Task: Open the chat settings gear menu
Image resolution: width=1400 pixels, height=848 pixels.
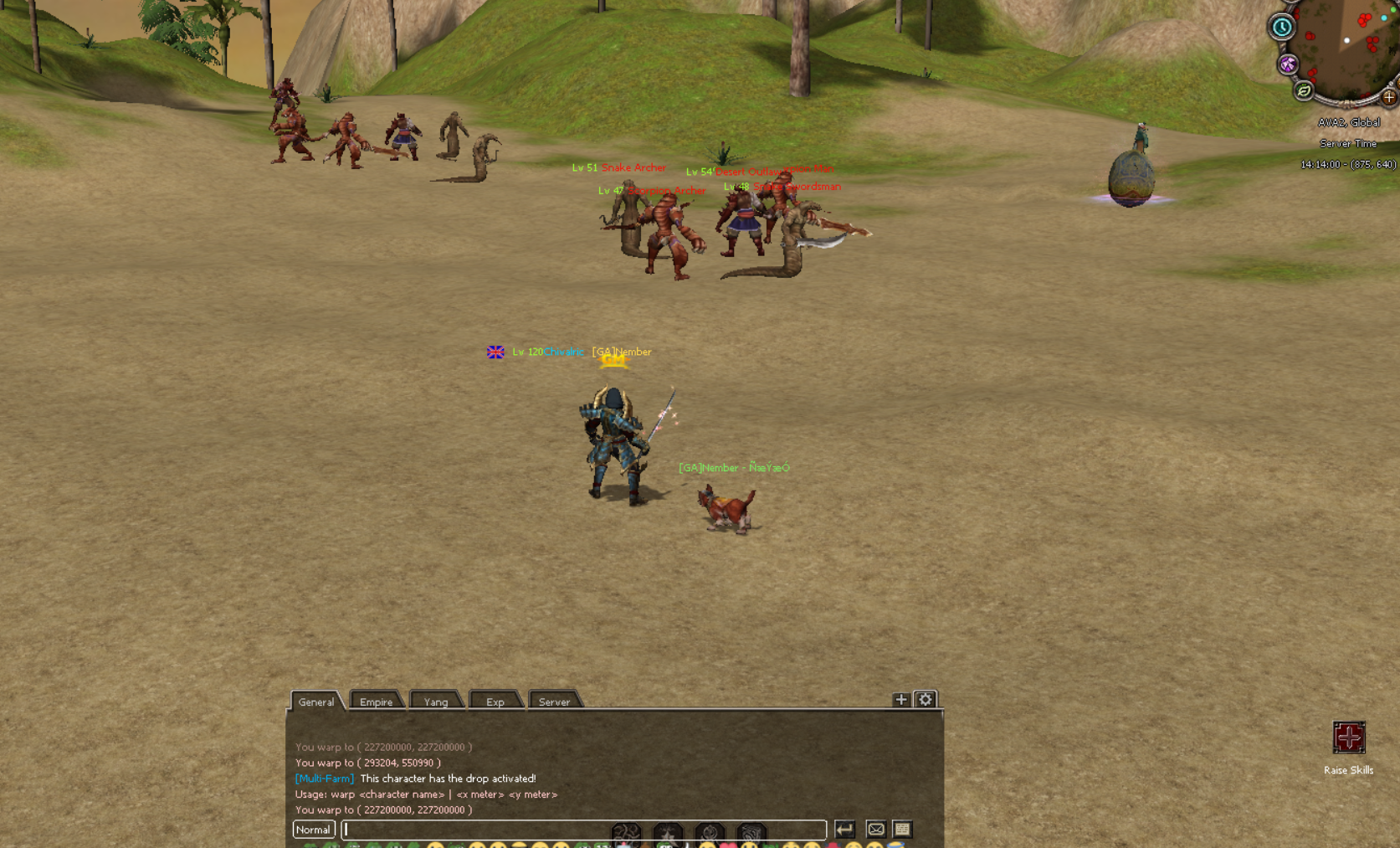Action: tap(923, 699)
